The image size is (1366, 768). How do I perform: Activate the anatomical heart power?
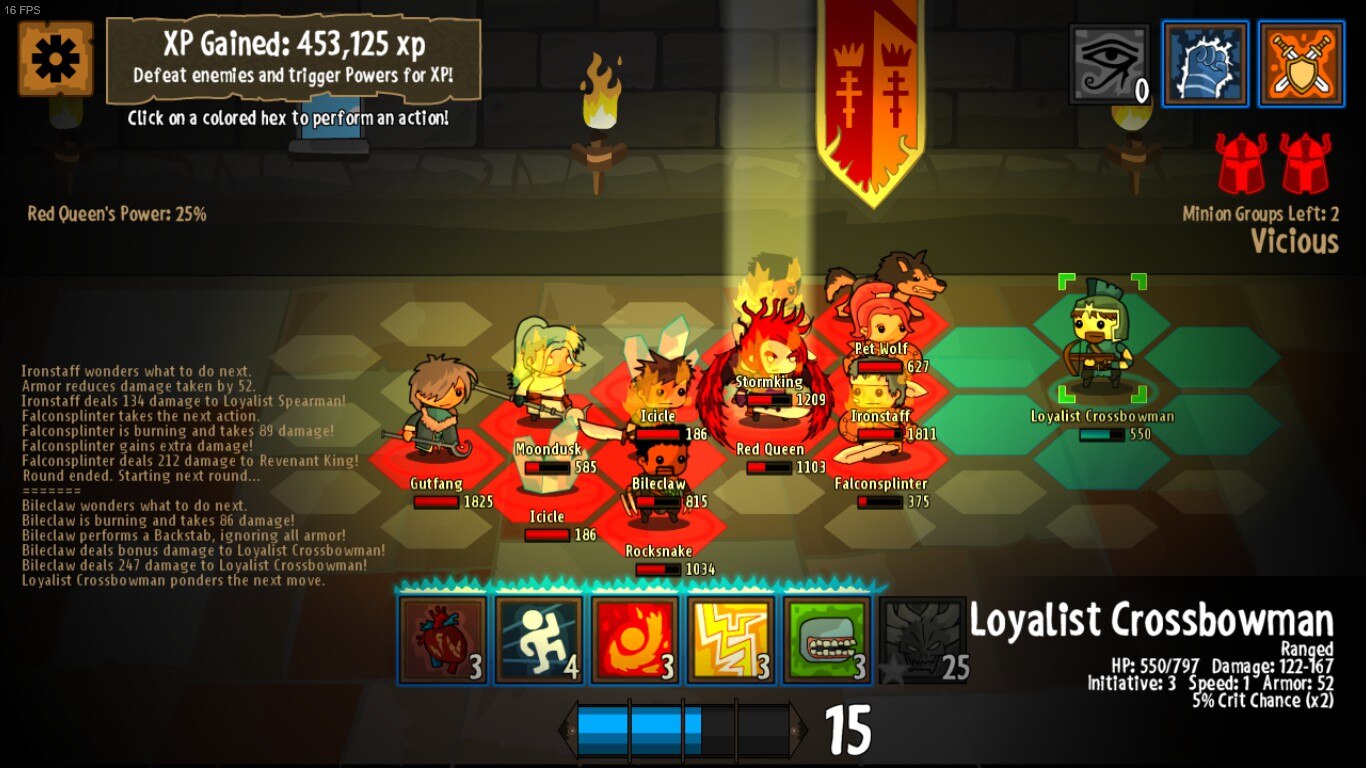click(442, 640)
